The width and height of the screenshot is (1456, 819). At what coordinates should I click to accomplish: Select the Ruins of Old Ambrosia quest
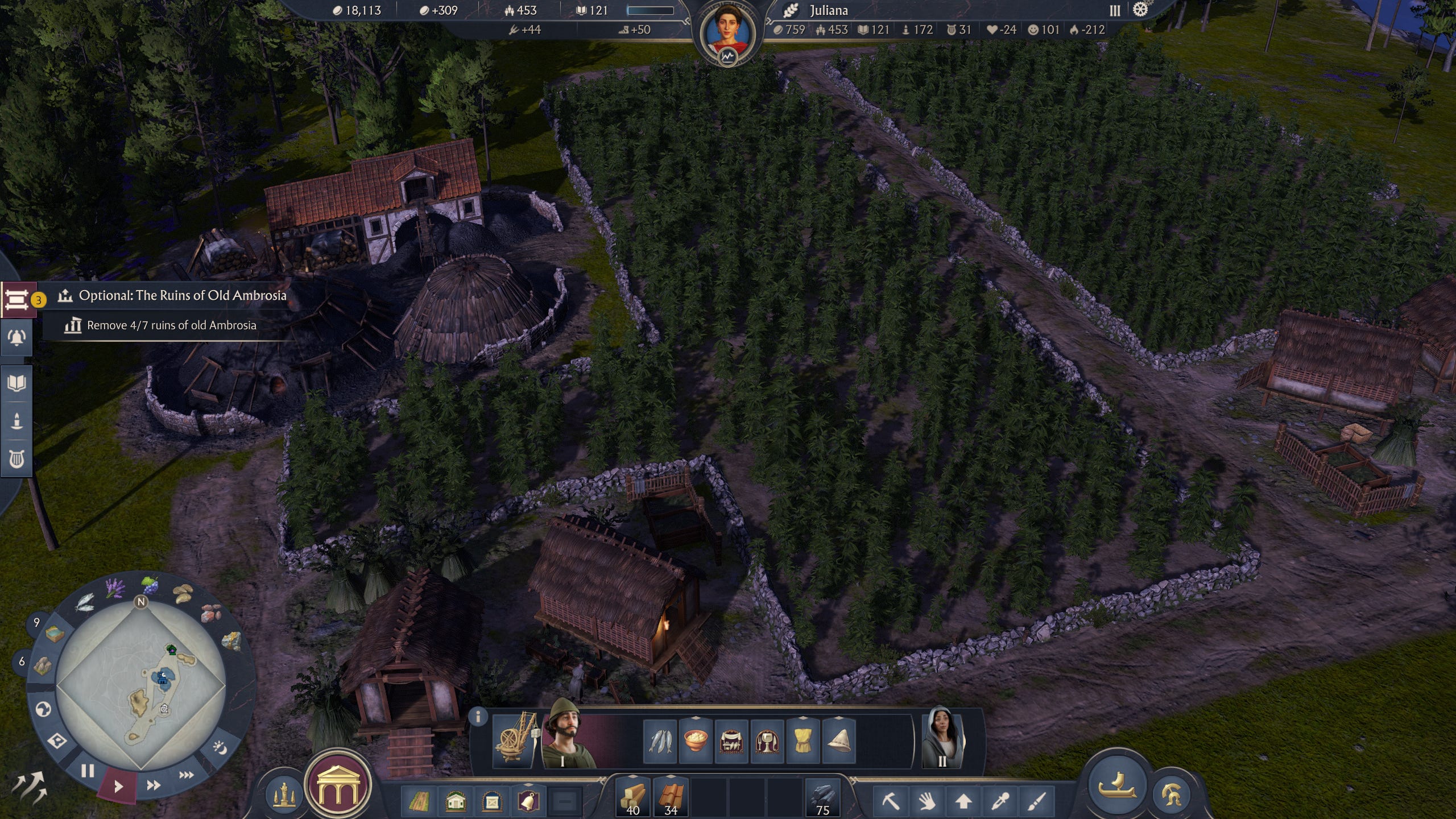pyautogui.click(x=182, y=295)
